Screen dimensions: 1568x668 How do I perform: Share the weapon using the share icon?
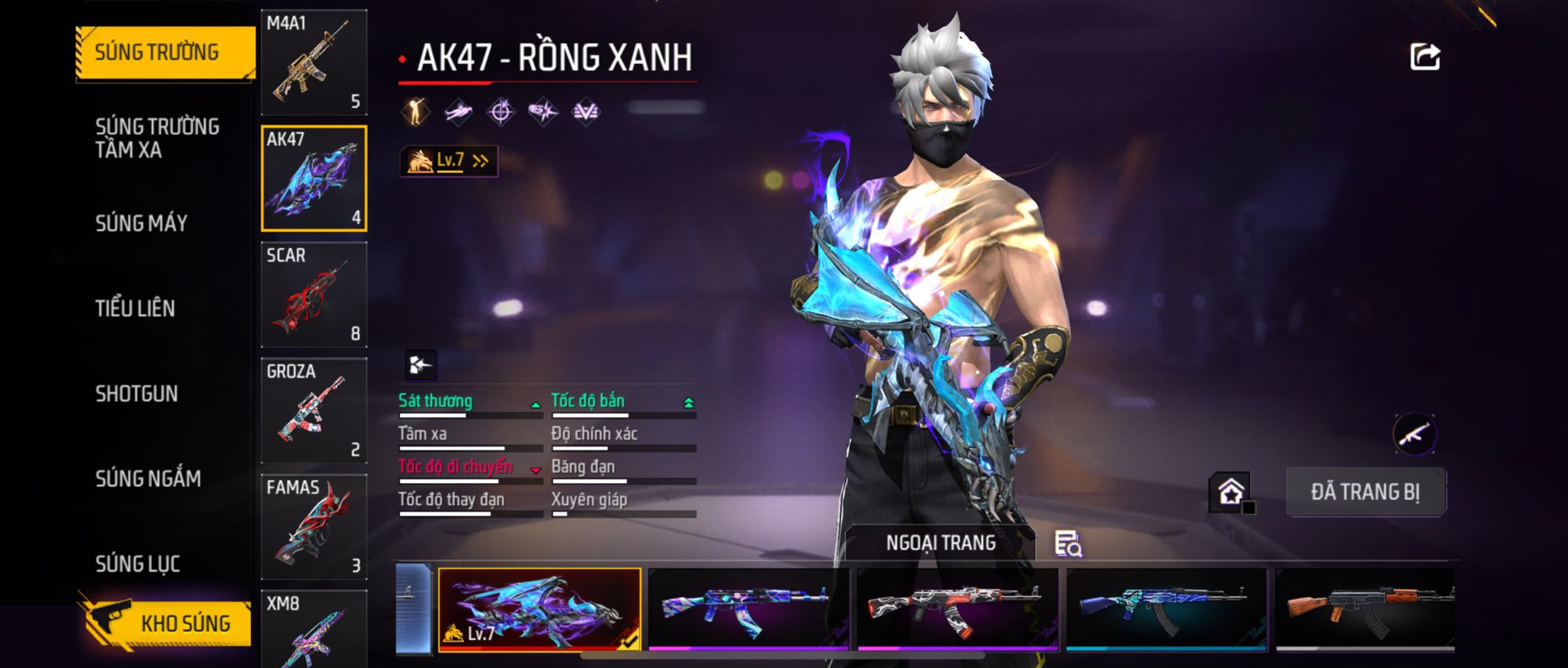1425,57
